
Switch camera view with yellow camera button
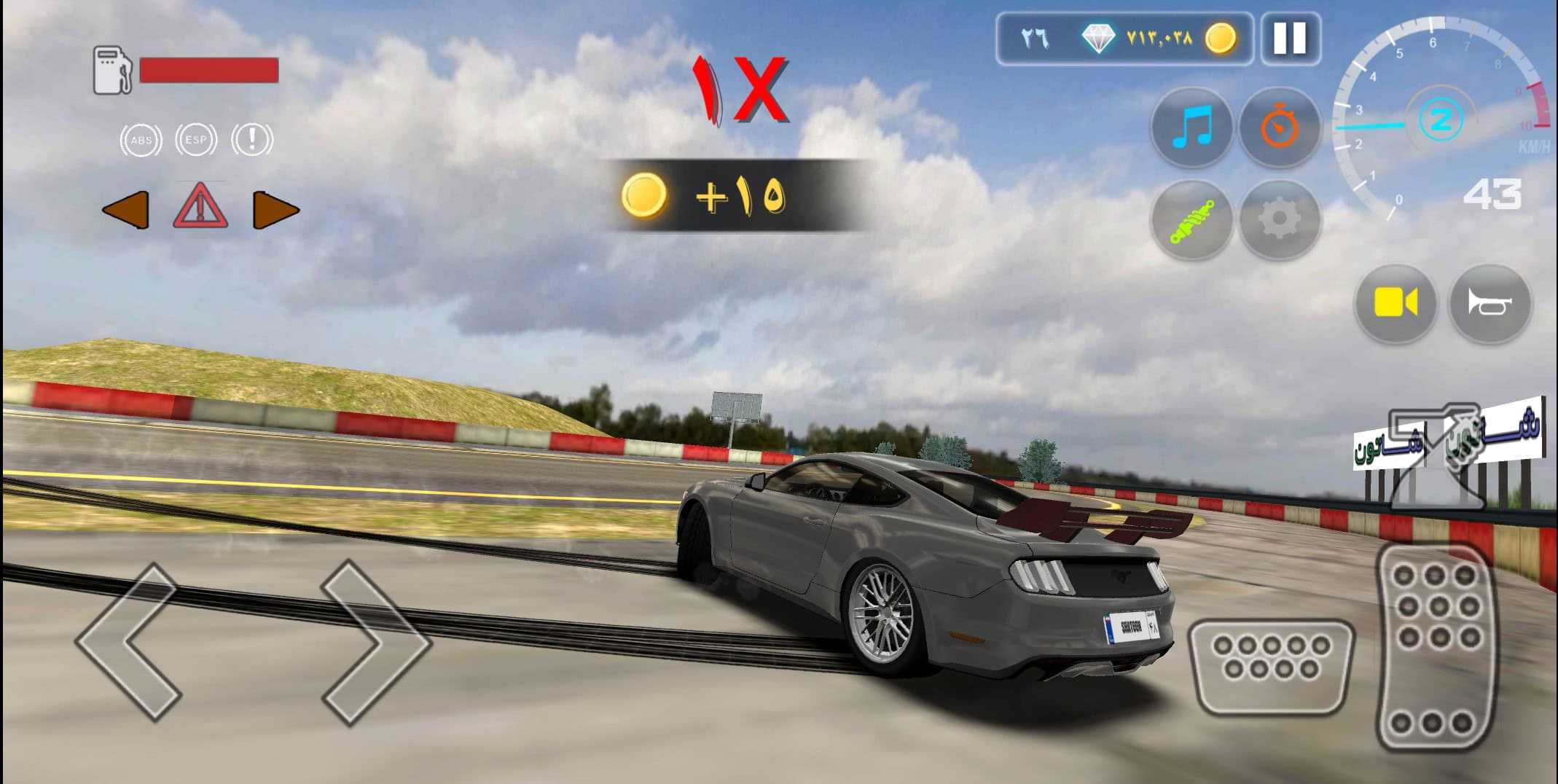(x=1395, y=303)
